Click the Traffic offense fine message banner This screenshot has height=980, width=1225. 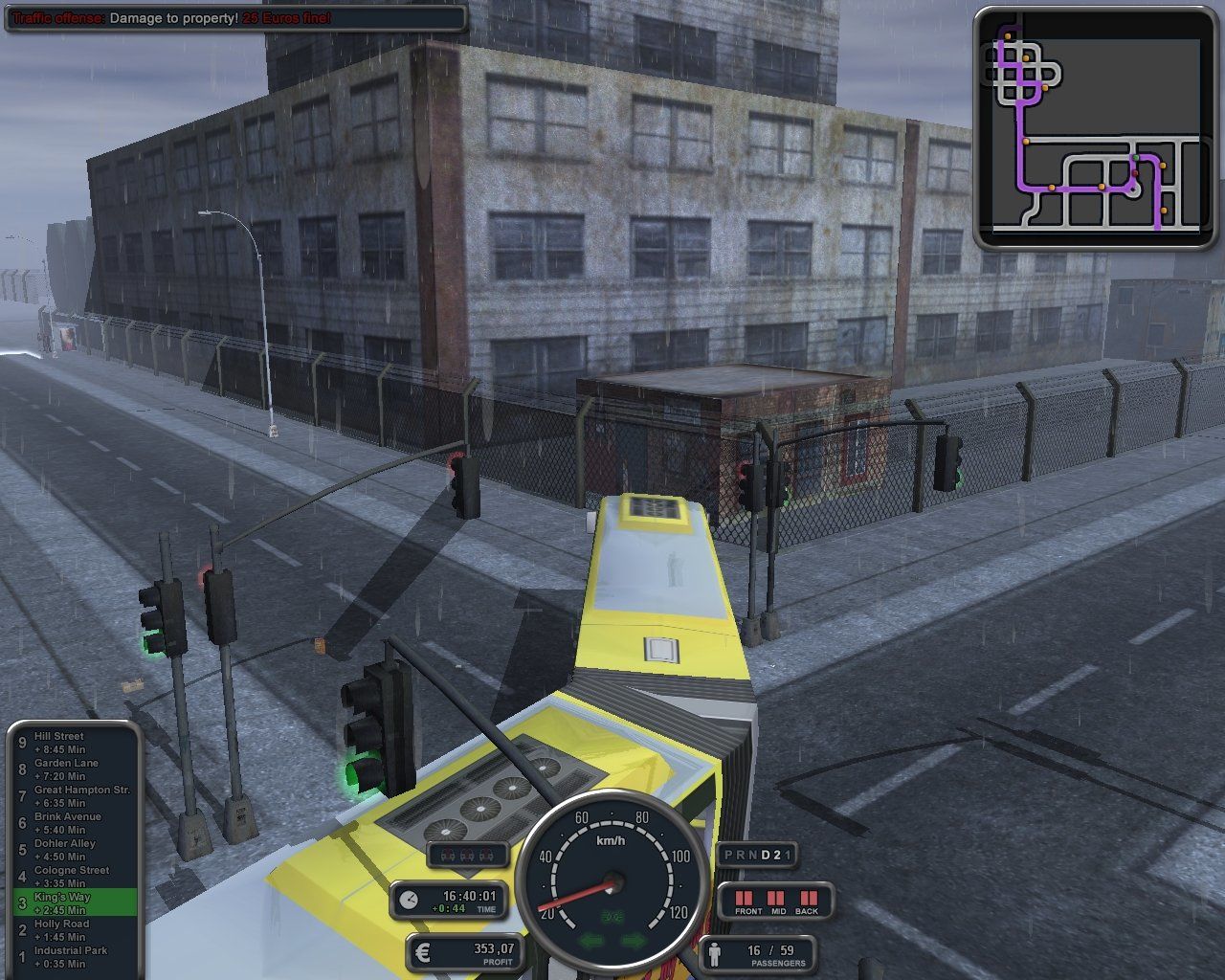167,17
